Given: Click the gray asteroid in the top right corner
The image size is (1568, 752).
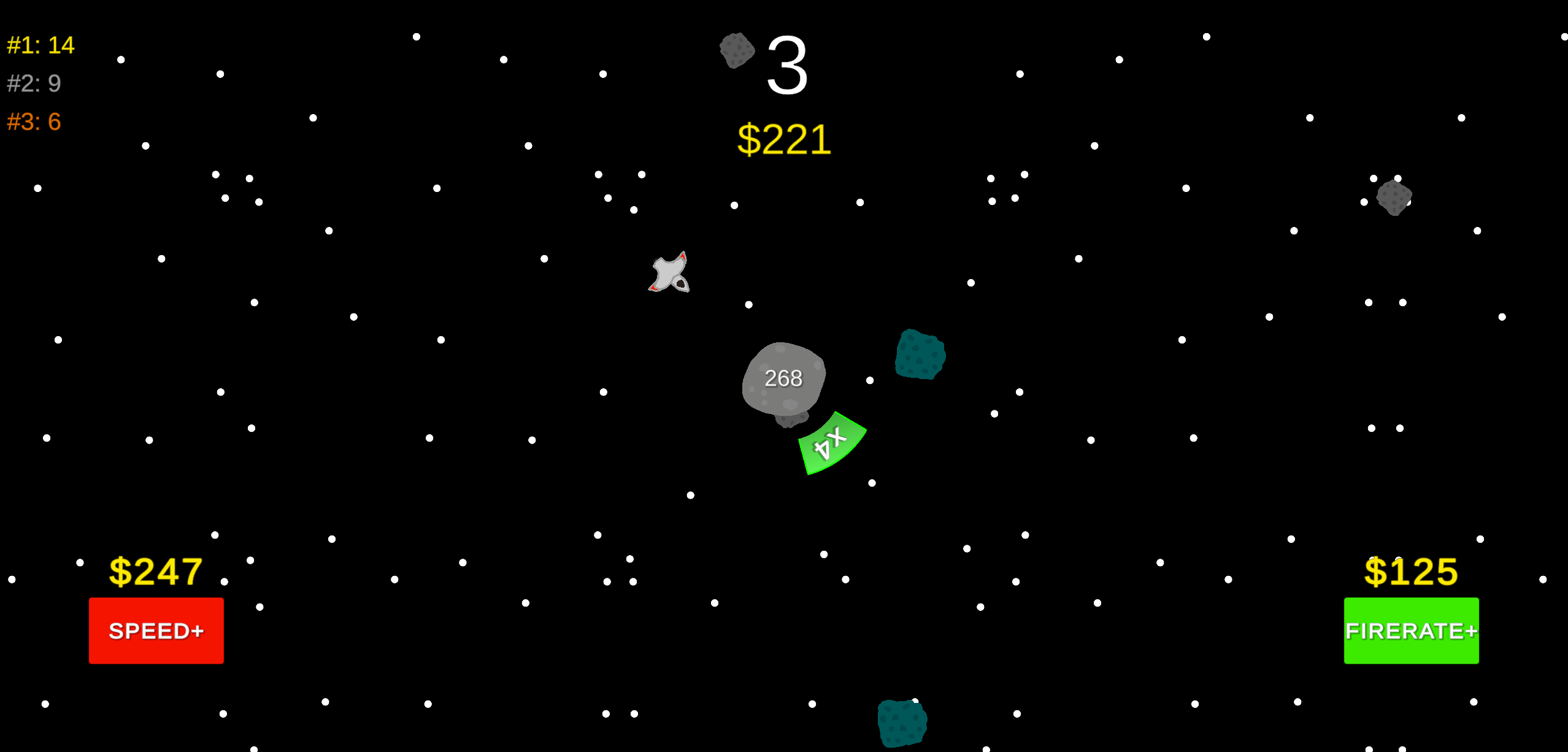Looking at the screenshot, I should pyautogui.click(x=1394, y=198).
